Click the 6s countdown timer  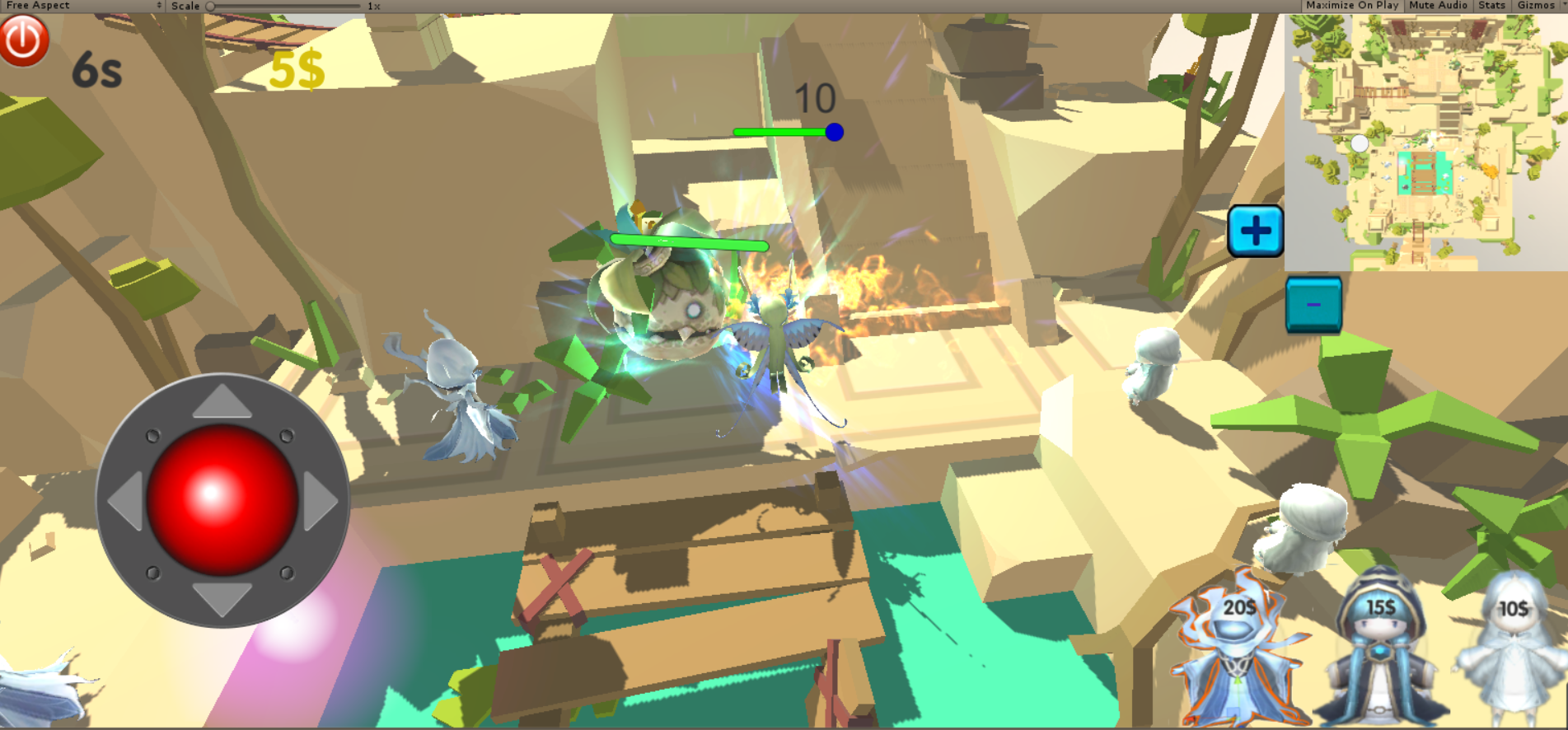[x=97, y=70]
